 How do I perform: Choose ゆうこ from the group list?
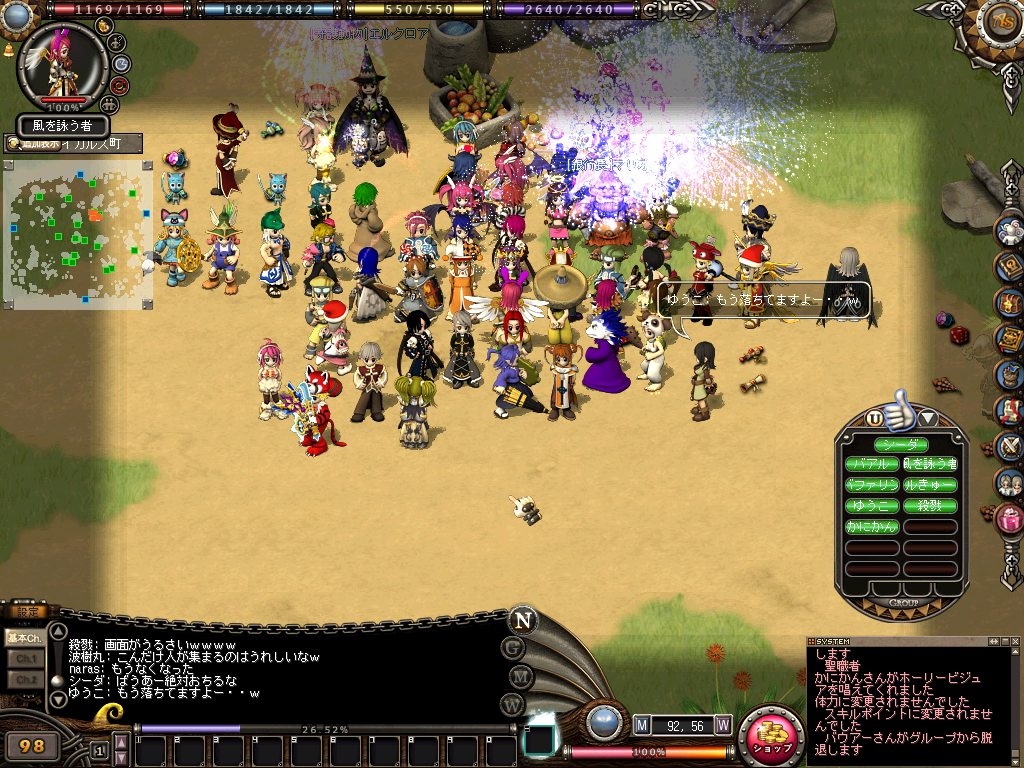click(872, 506)
